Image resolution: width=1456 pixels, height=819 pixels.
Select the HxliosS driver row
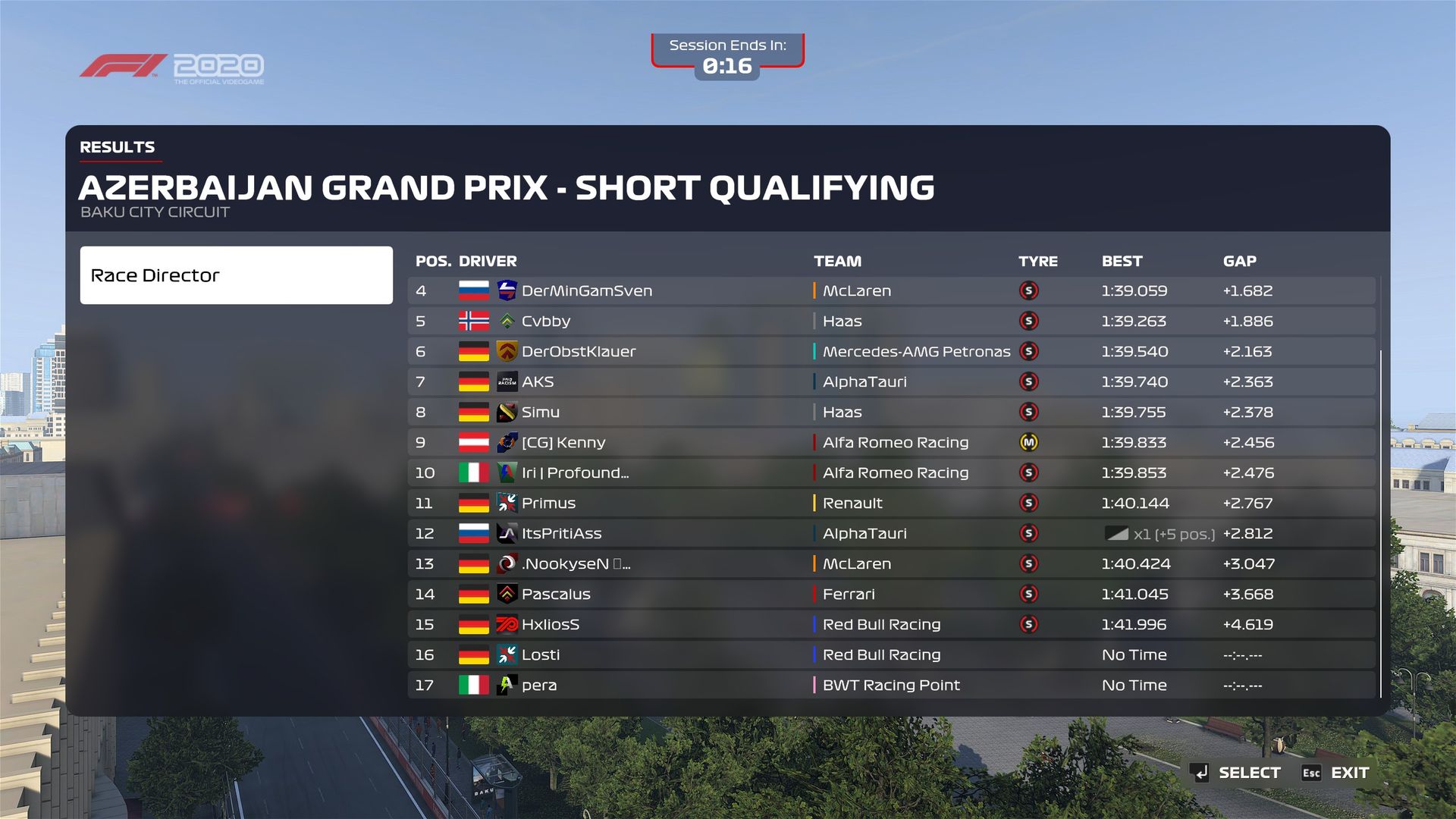point(891,625)
